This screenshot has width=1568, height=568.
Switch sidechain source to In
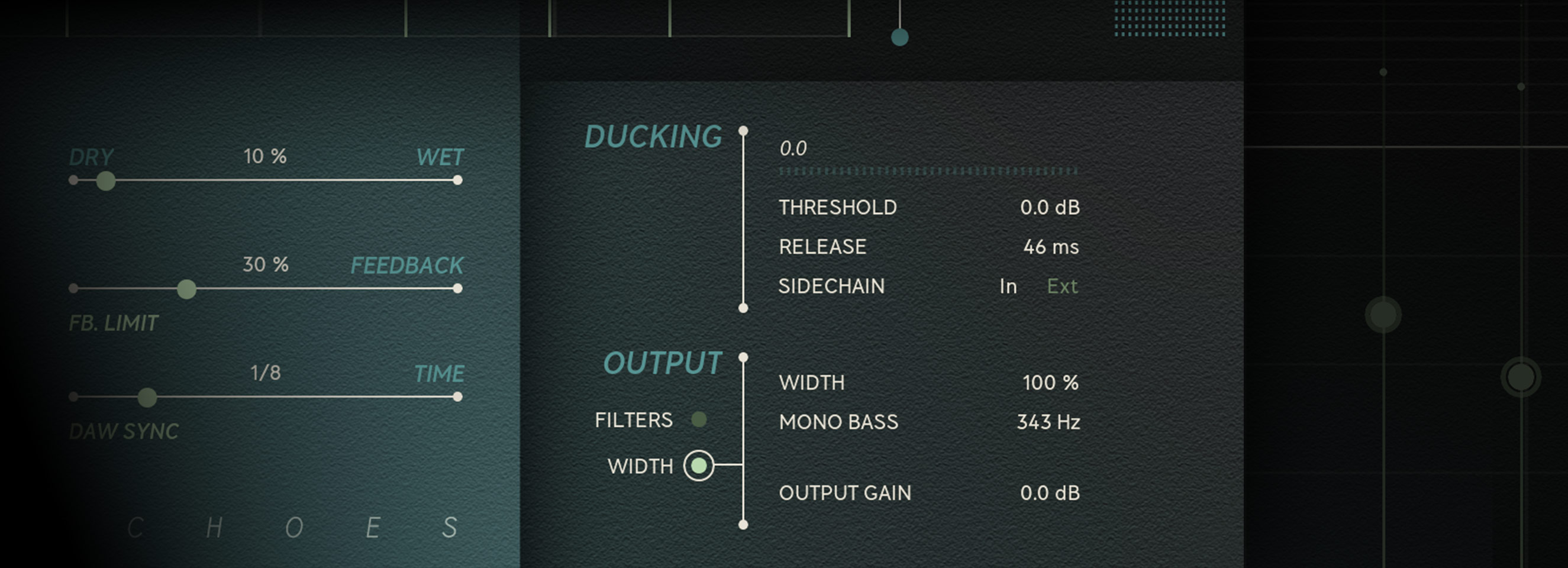tap(1008, 287)
